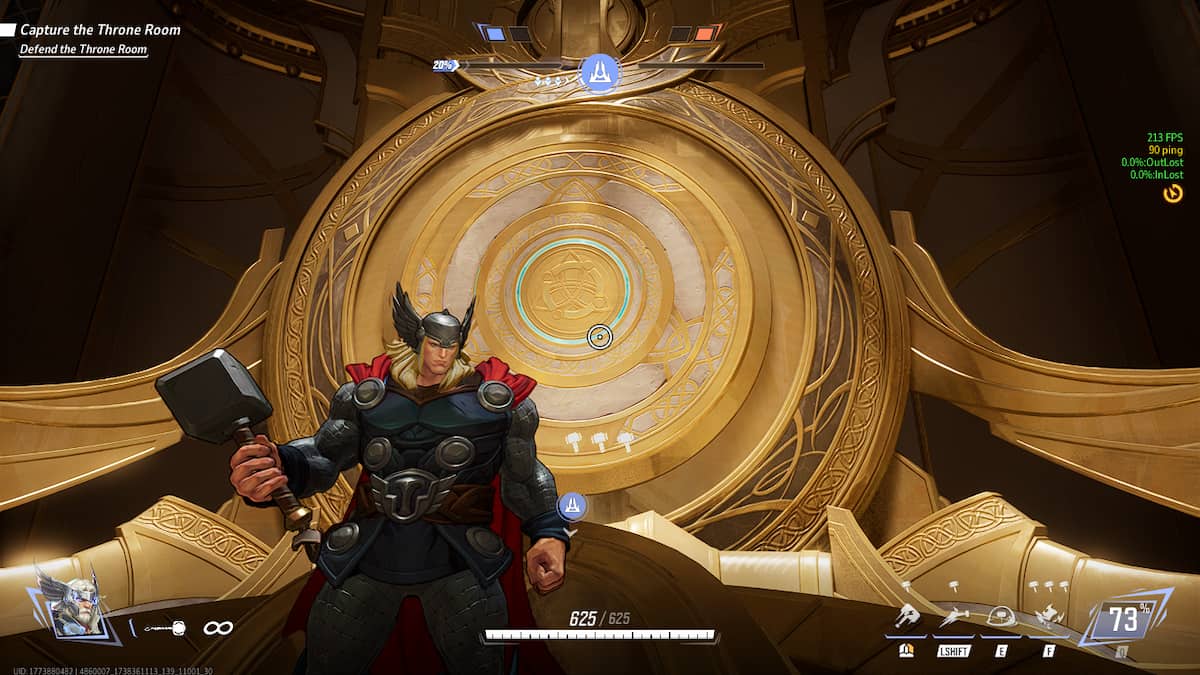
Task: Activate the hammer strike ability icon
Action: point(908,618)
